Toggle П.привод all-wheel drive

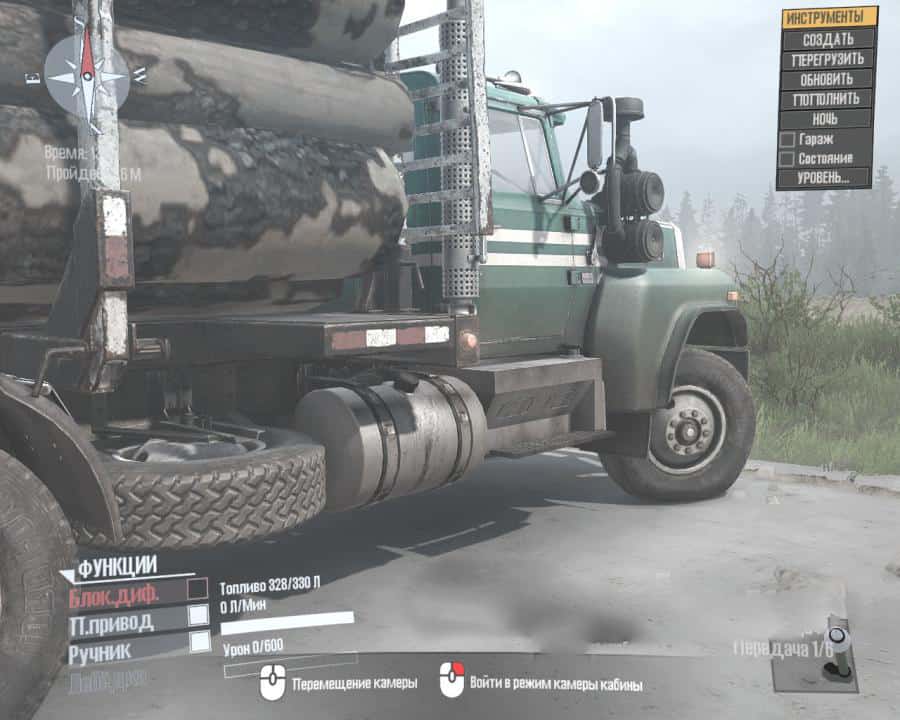198,615
